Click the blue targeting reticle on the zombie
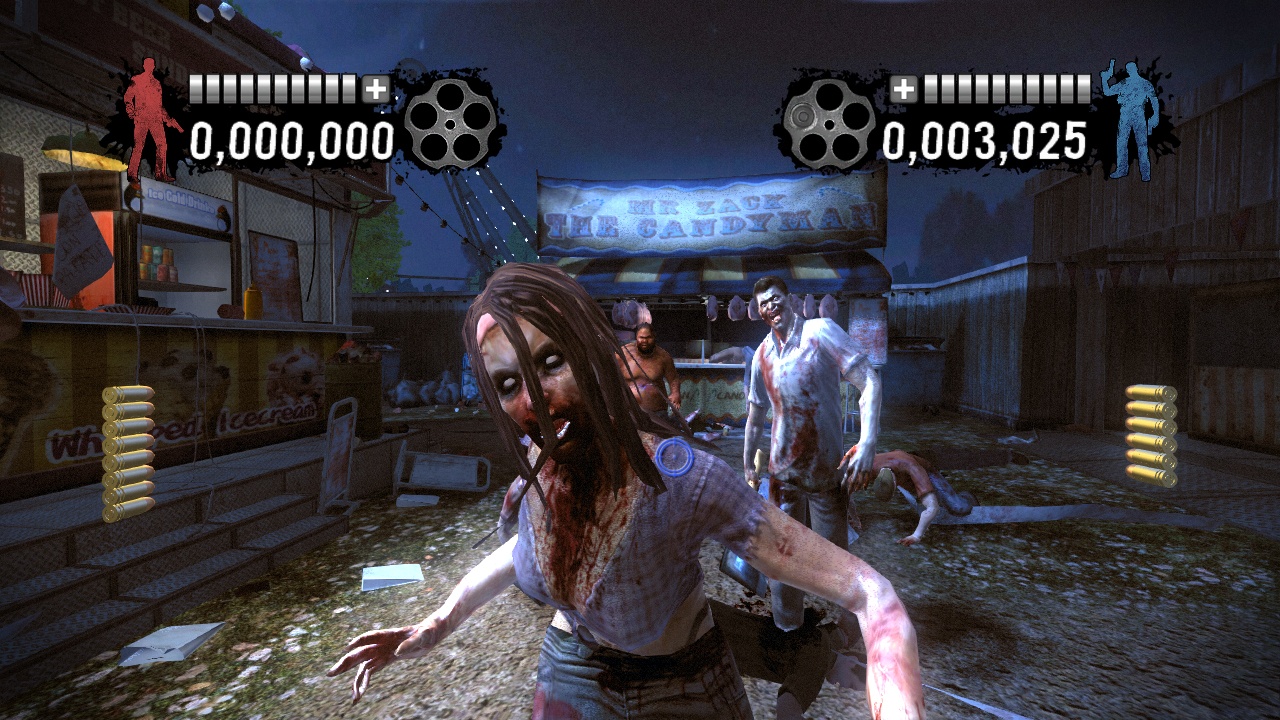 675,459
